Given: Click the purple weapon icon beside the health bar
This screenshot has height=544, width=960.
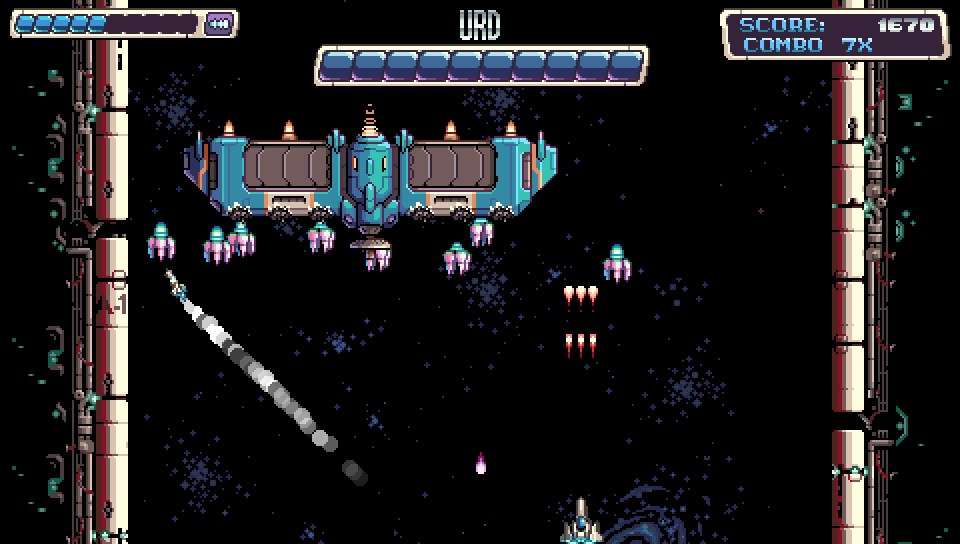Looking at the screenshot, I should [219, 24].
